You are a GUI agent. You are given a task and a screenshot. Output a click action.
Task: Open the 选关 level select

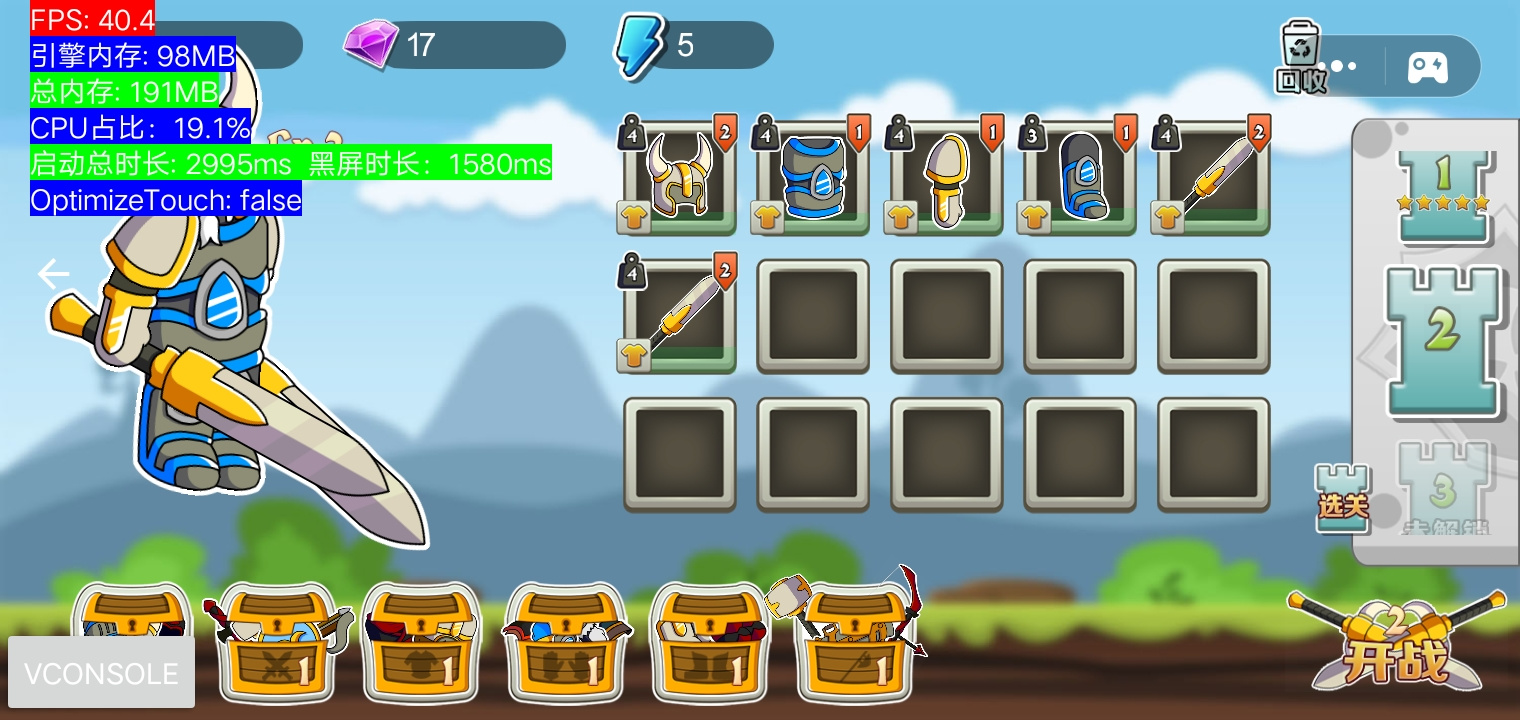(1342, 498)
